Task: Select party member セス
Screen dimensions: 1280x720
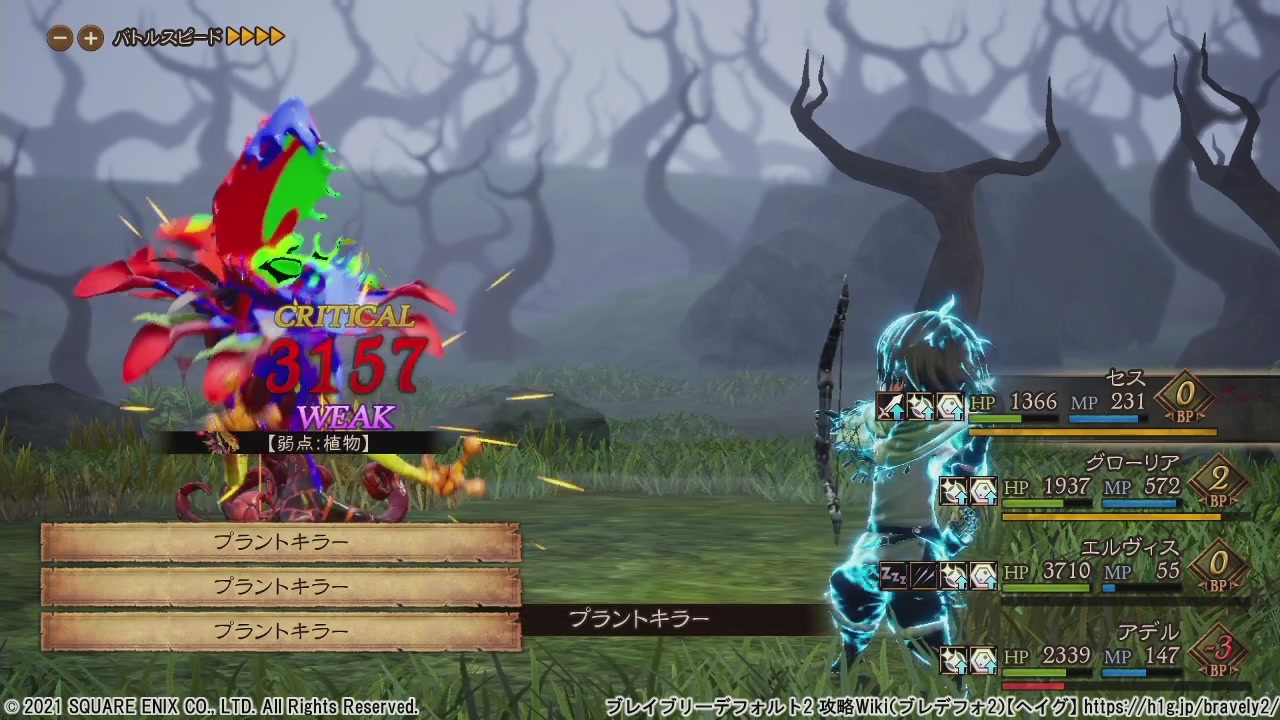Action: coord(1125,378)
